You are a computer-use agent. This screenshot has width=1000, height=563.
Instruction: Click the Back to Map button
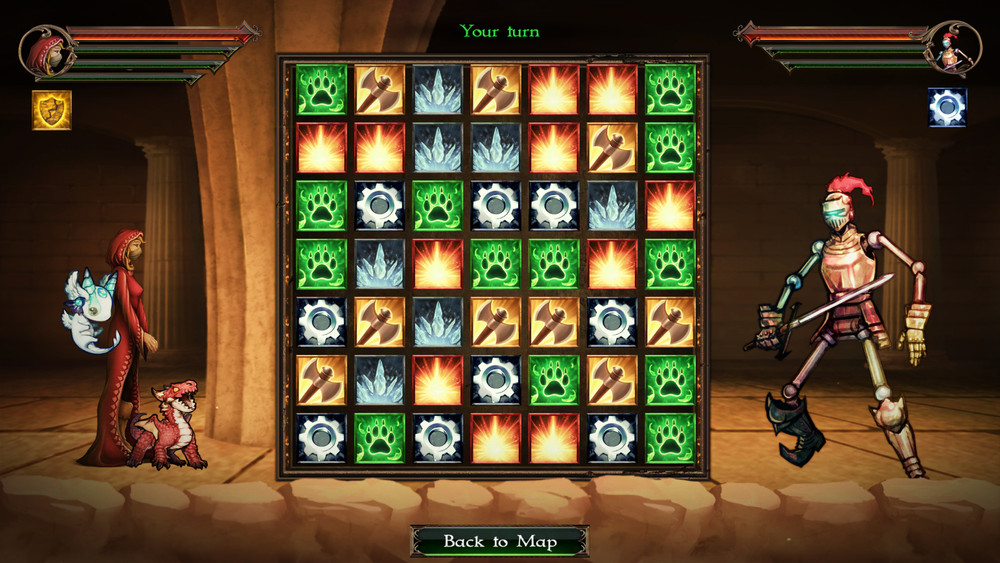click(x=499, y=542)
